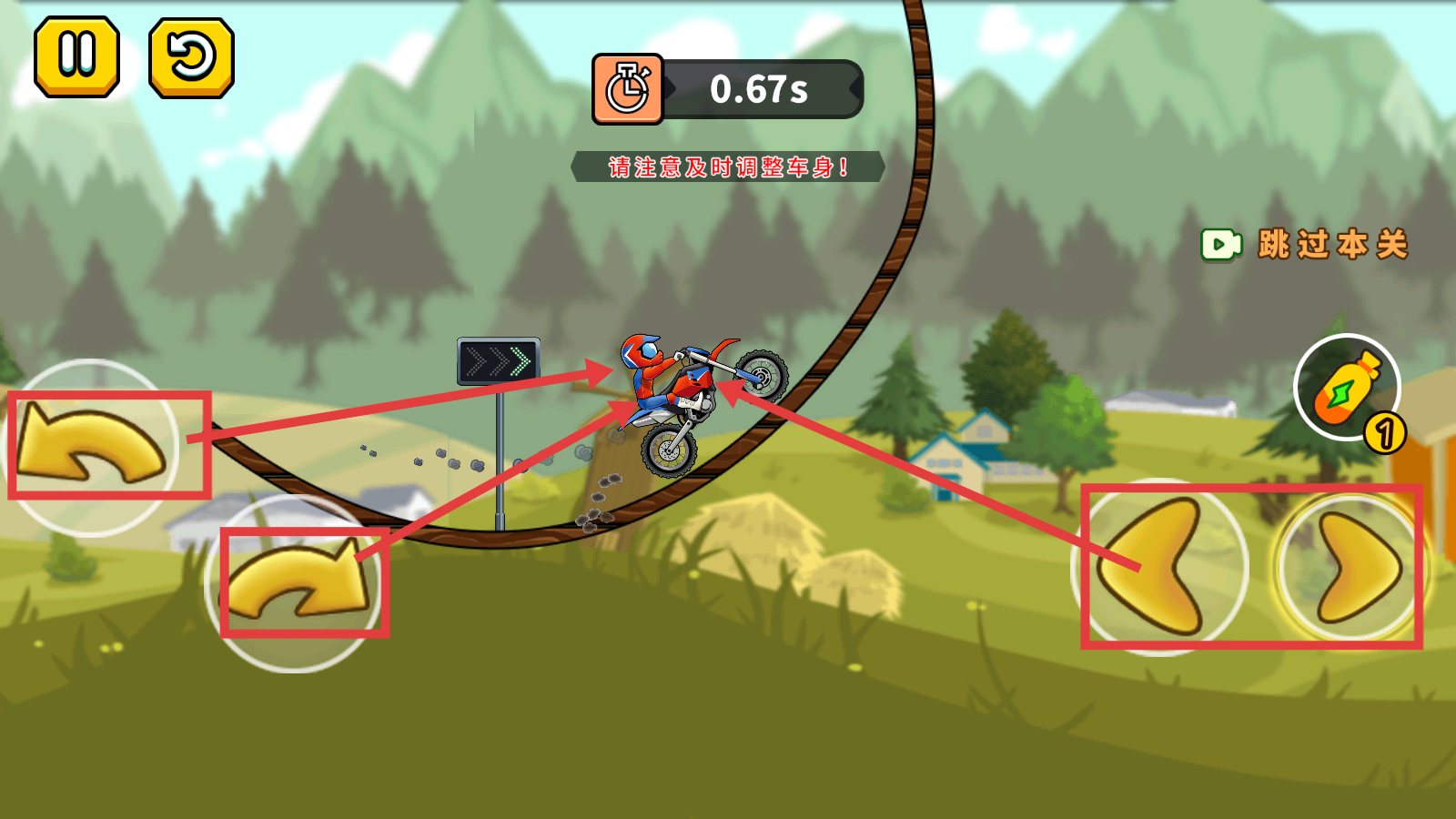Accelerate with the right chevron button
1456x819 pixels.
[1352, 567]
